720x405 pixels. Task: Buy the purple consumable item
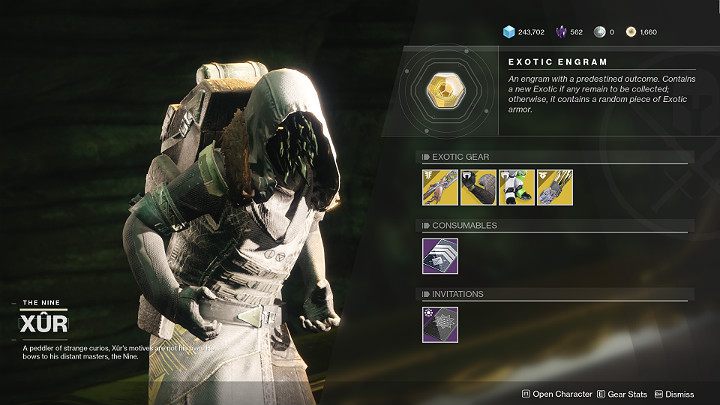tap(439, 255)
